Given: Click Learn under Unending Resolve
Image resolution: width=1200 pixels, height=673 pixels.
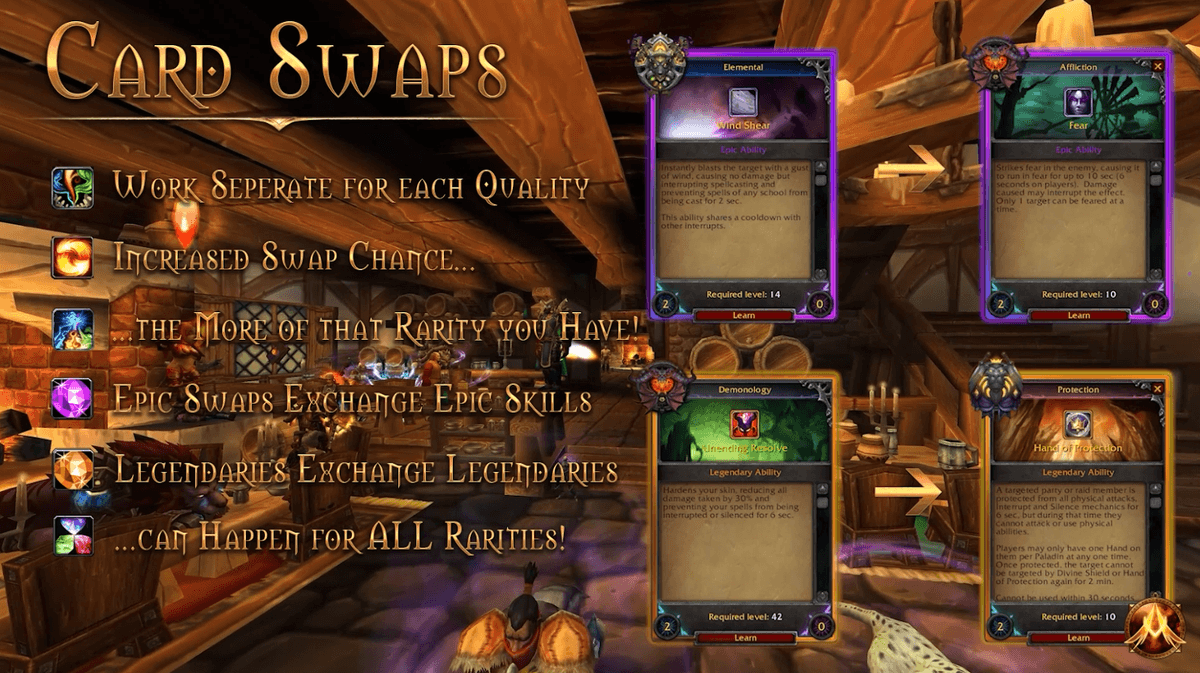Looking at the screenshot, I should [x=745, y=637].
